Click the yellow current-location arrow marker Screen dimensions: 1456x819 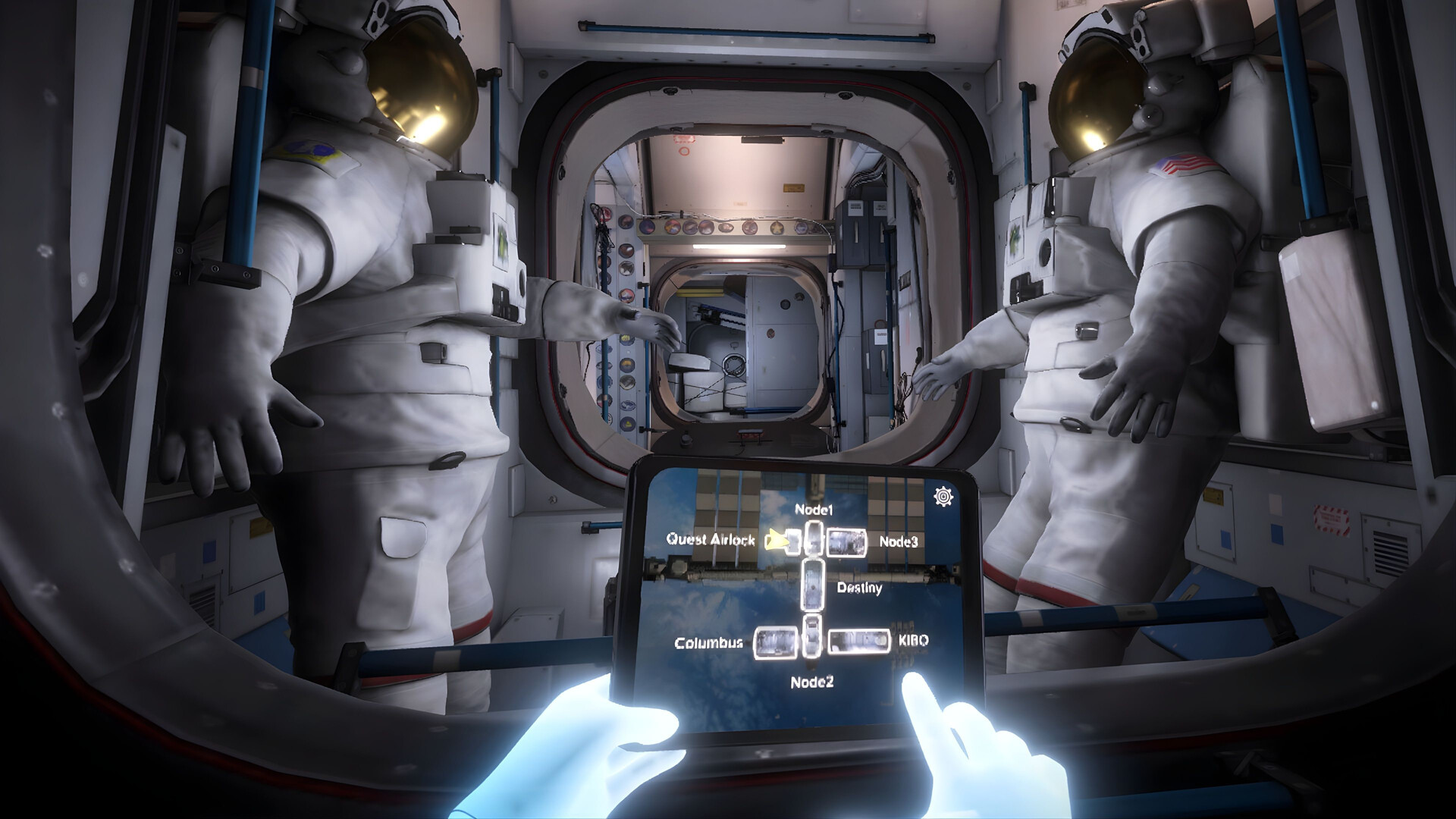click(777, 541)
